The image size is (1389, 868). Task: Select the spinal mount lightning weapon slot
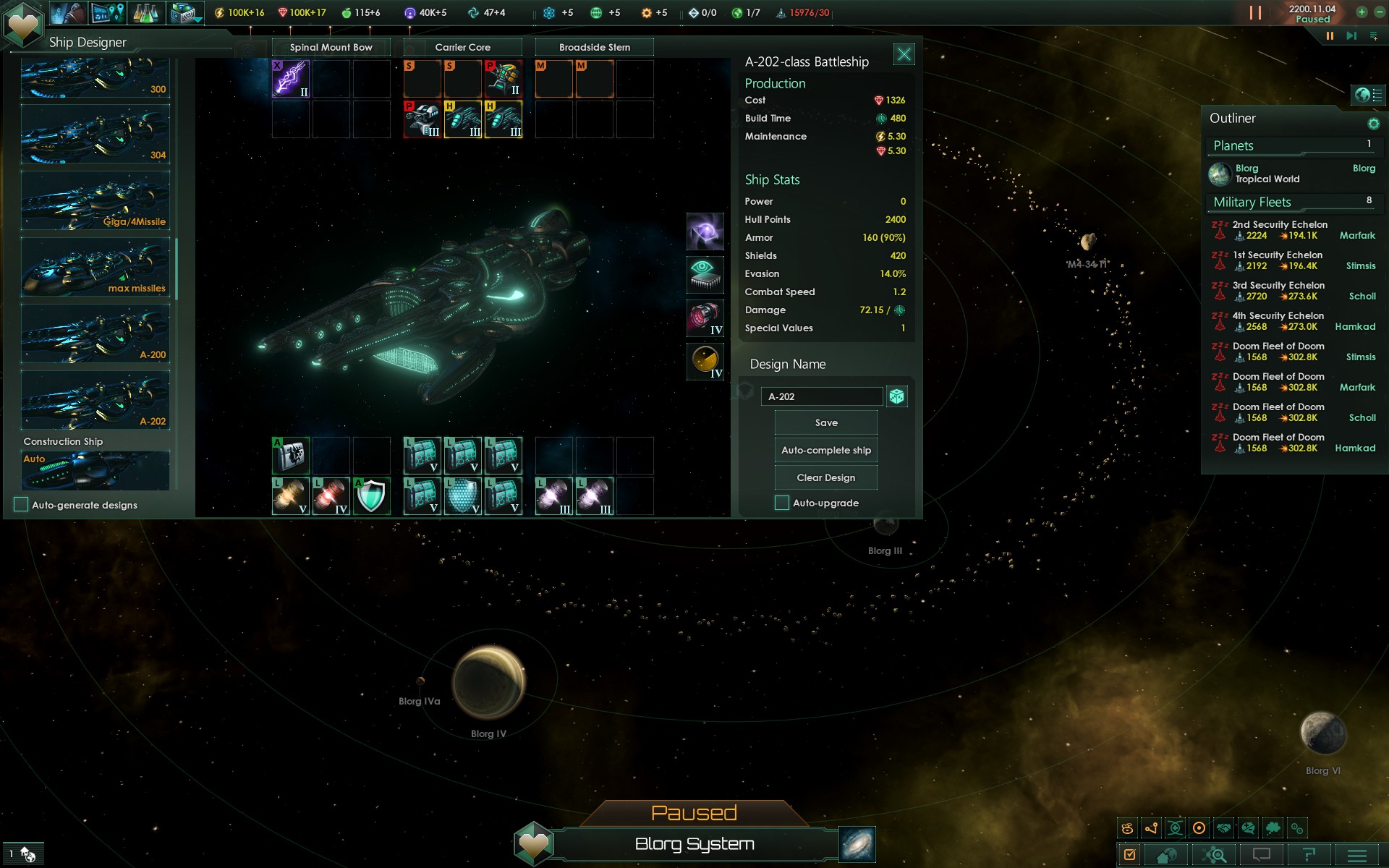(291, 79)
